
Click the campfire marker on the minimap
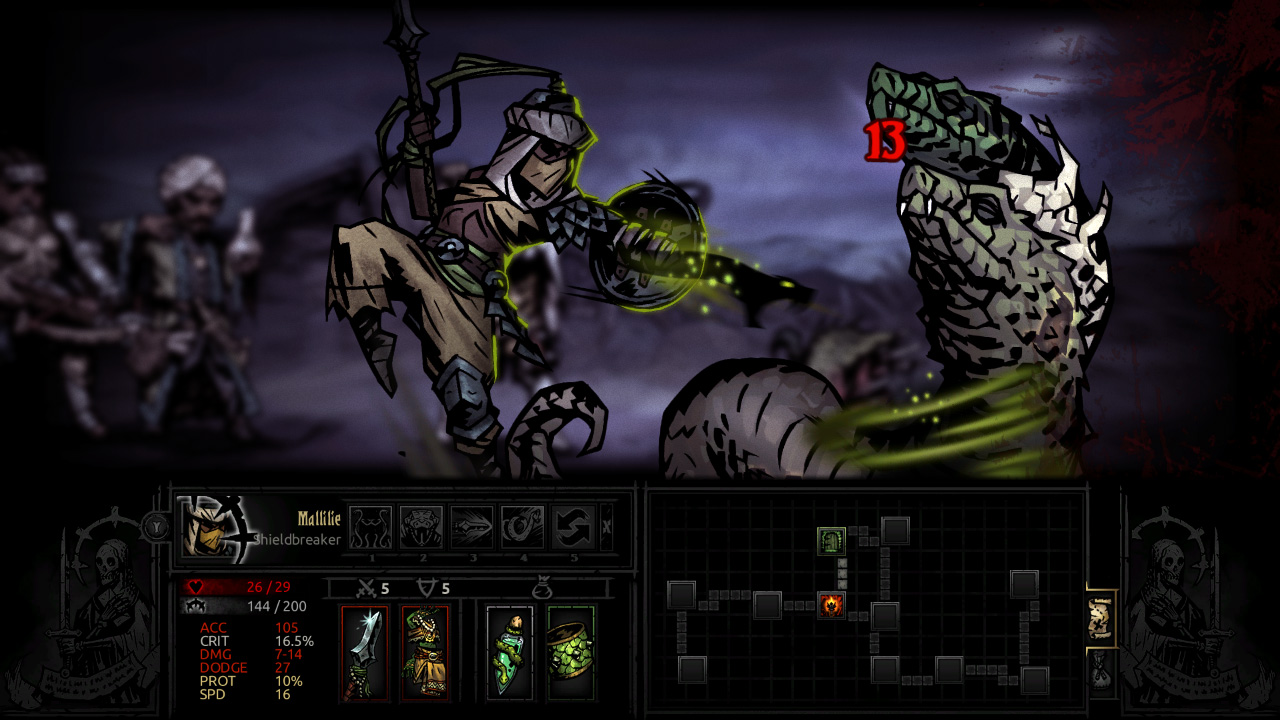click(x=834, y=604)
